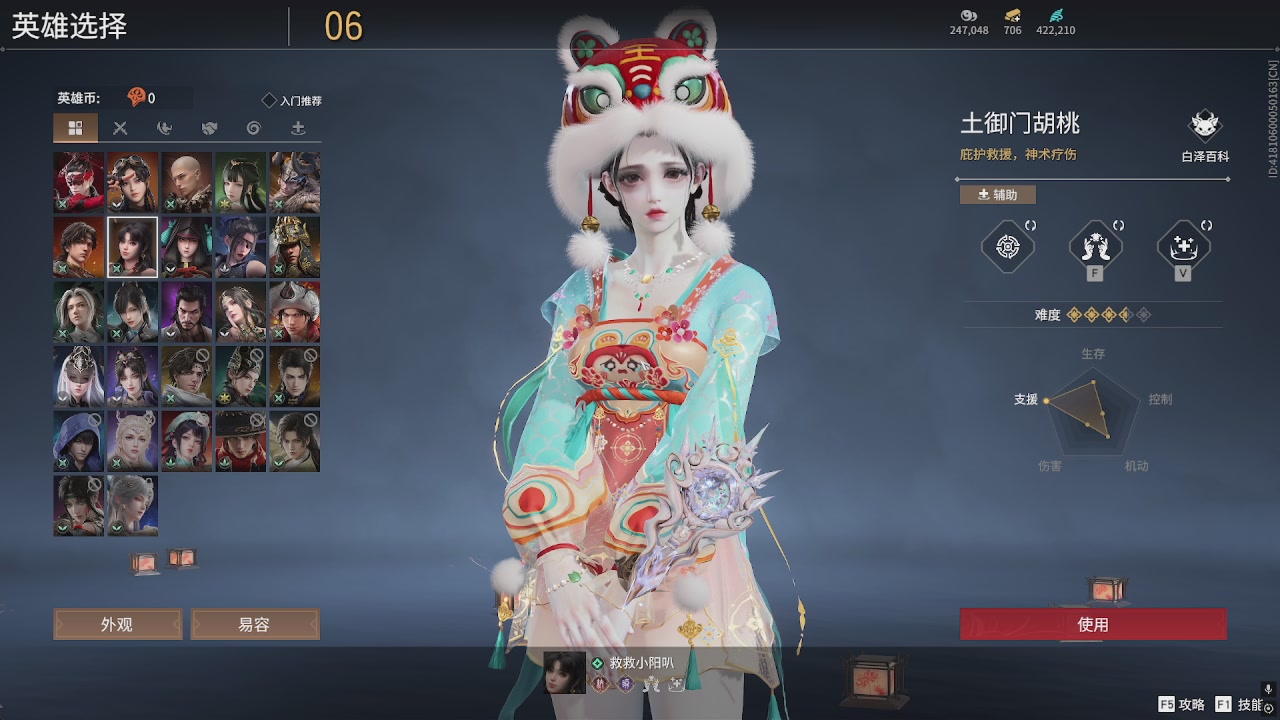Inspect the F skill icon of 土御门胡桃
1280x720 pixels.
coord(1094,246)
